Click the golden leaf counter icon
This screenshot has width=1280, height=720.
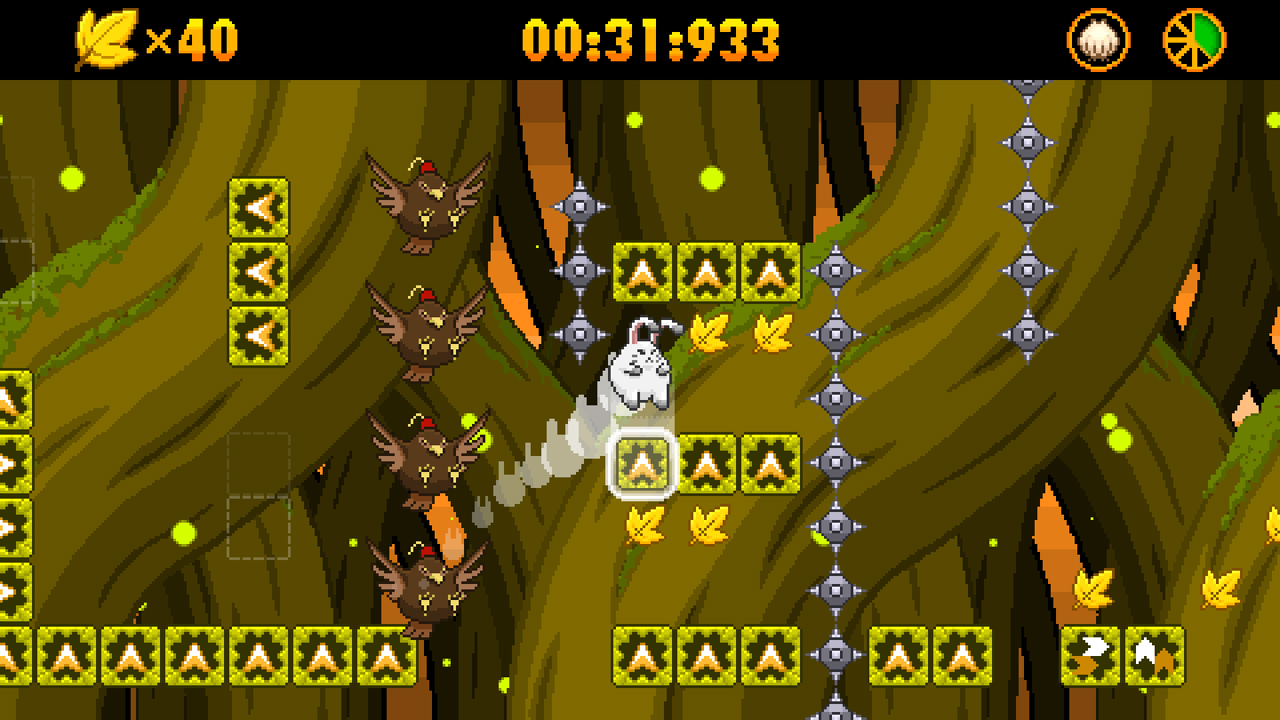(x=112, y=38)
